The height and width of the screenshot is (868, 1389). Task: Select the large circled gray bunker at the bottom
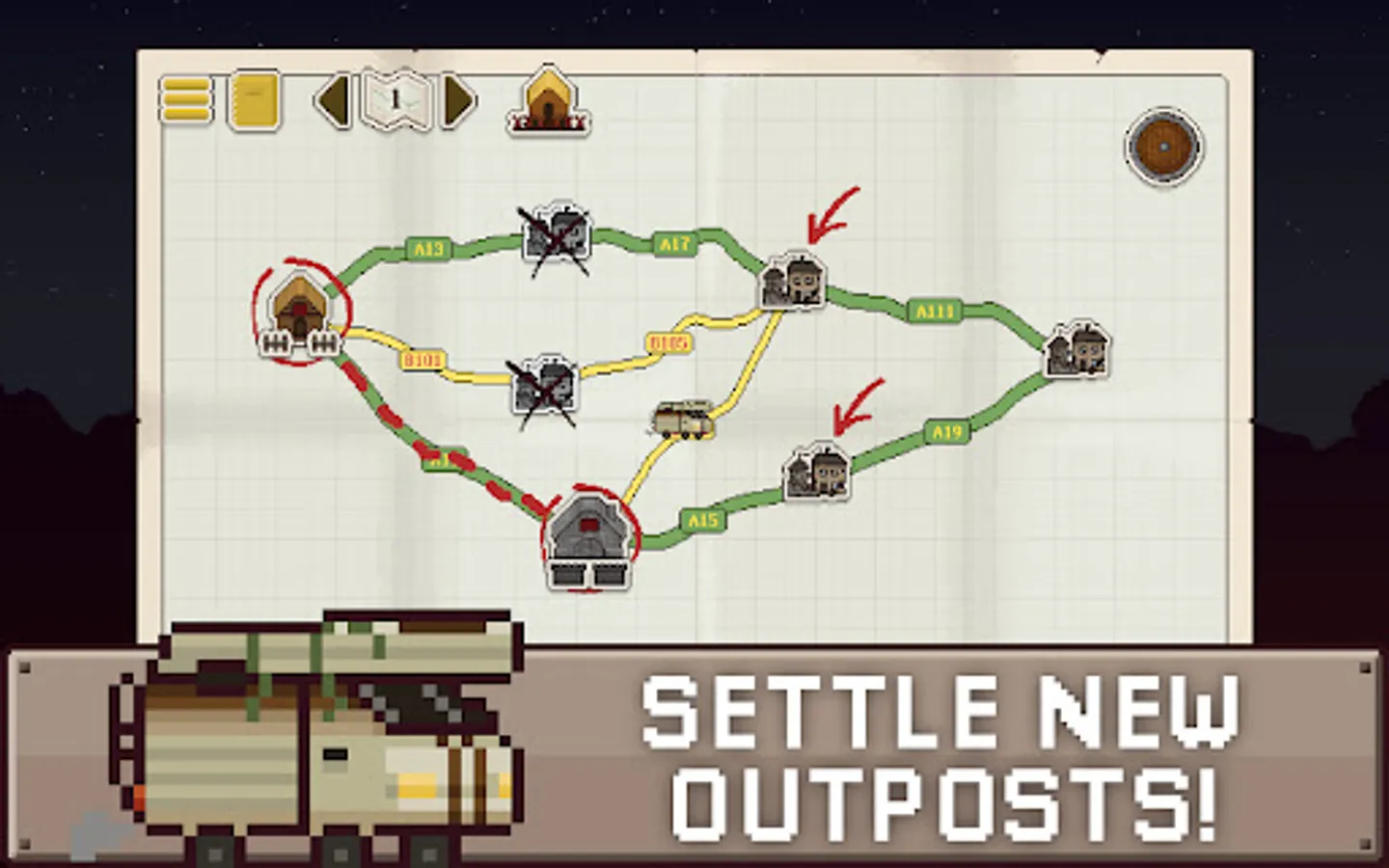586,534
